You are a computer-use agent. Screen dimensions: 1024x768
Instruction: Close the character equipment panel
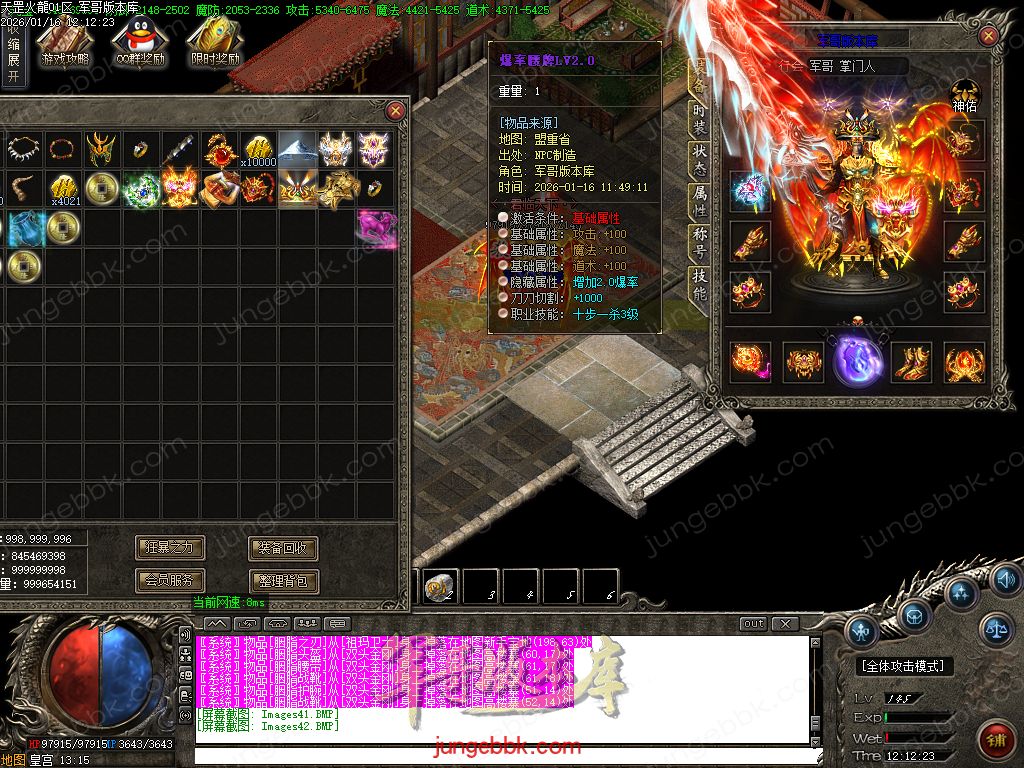[988, 37]
